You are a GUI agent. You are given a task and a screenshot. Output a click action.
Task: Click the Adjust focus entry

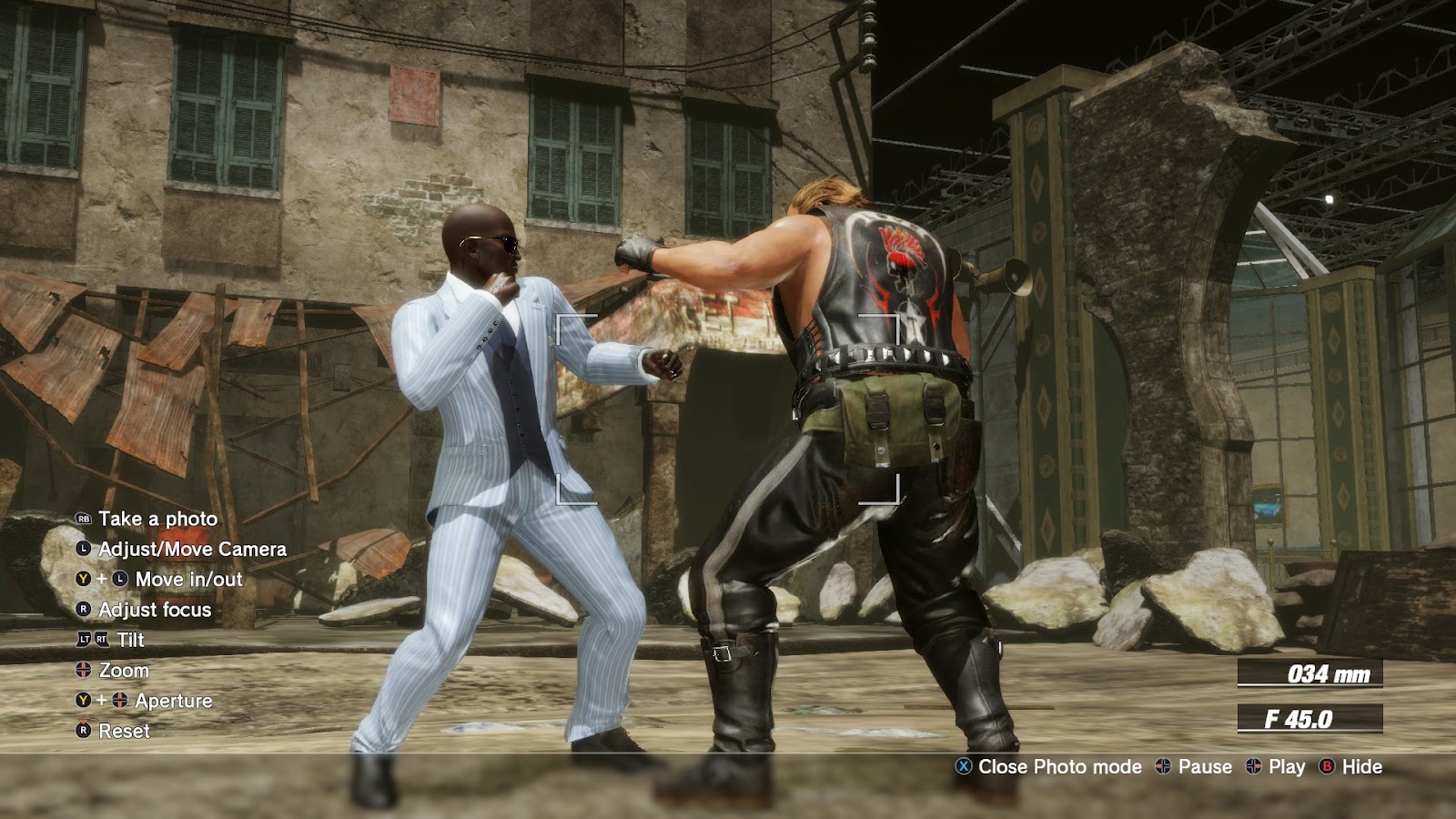pos(154,610)
